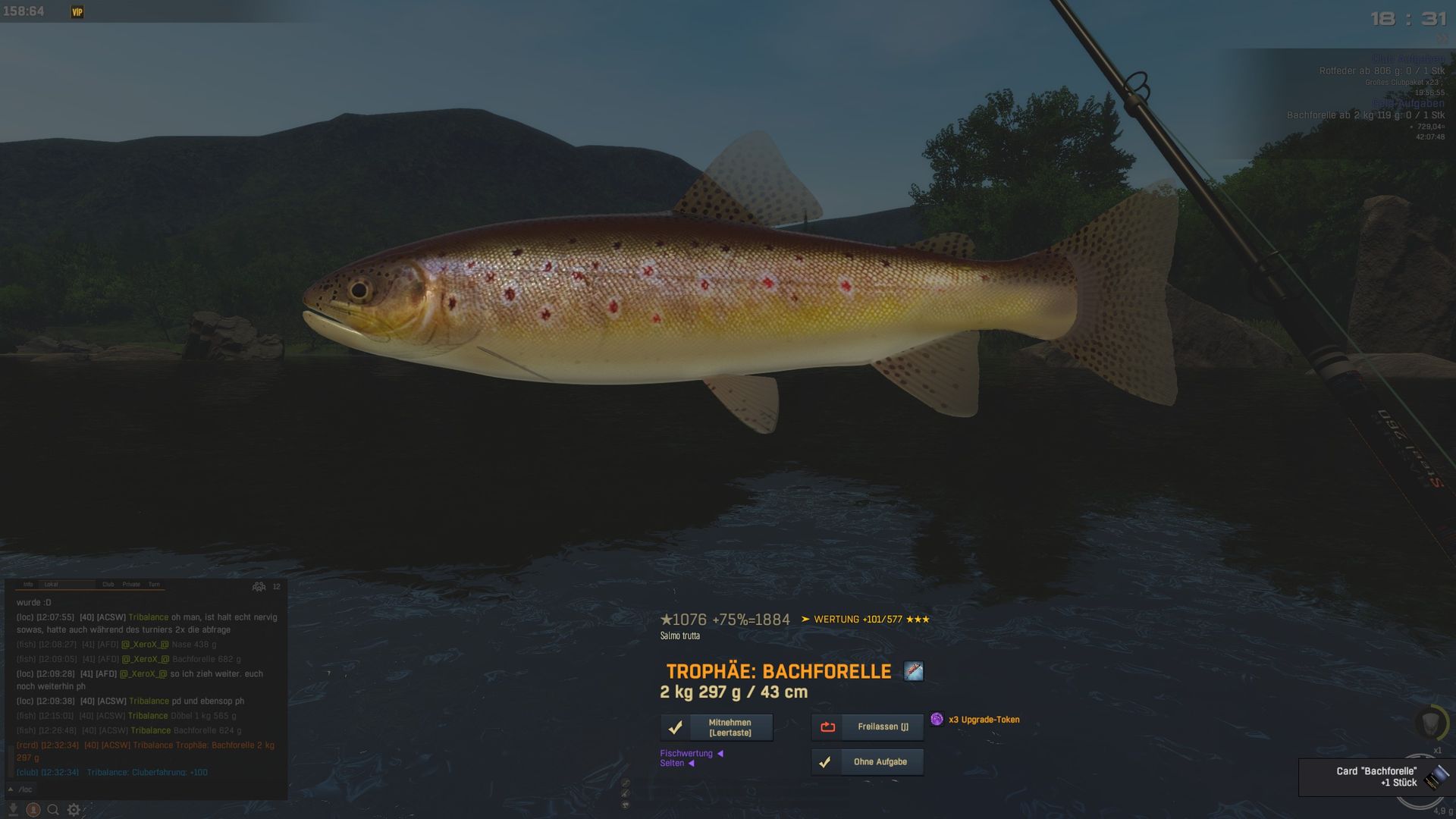Keep the trout with the Mitnehmen button
This screenshot has width=1456, height=819.
tap(717, 727)
